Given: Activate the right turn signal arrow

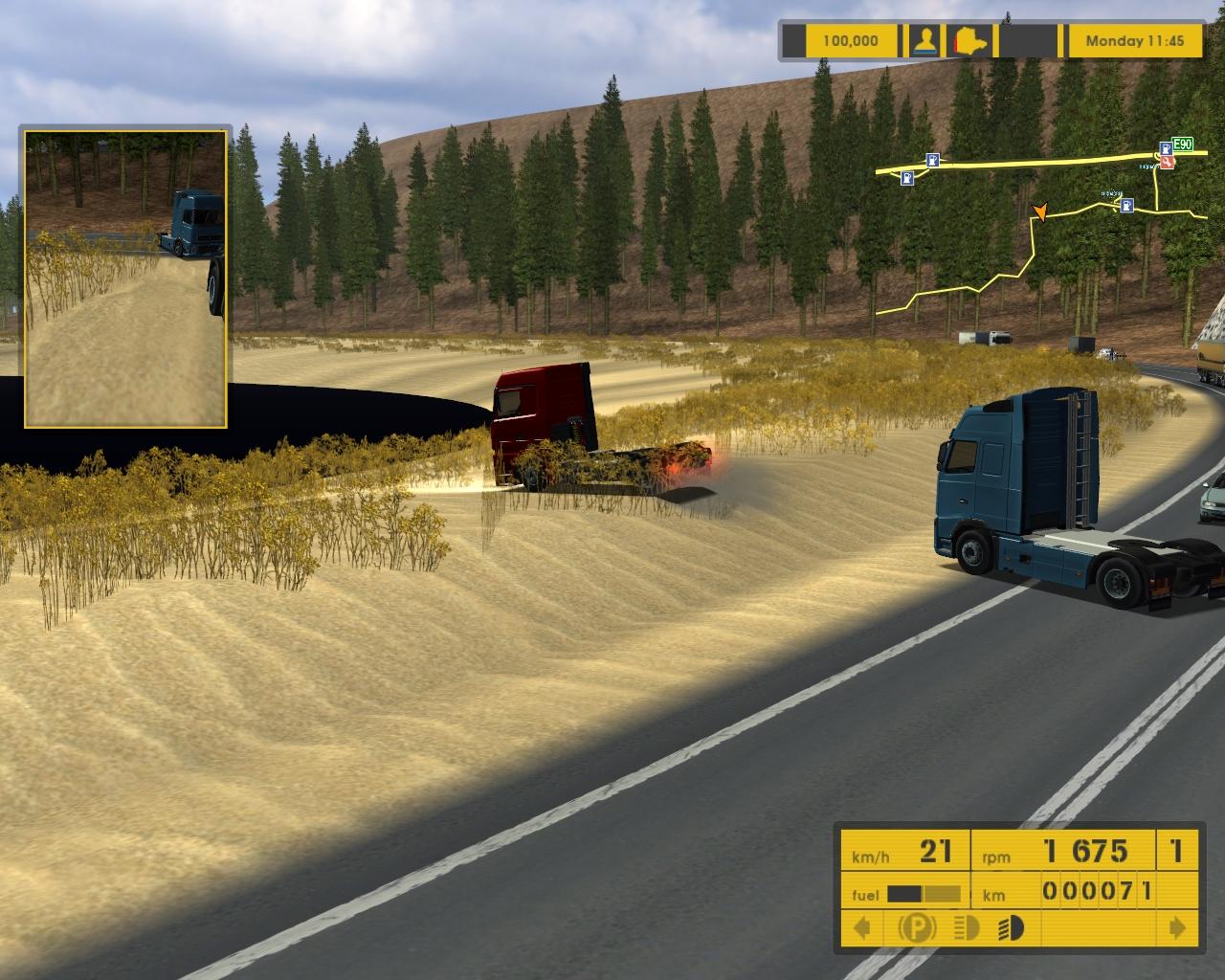Looking at the screenshot, I should (1177, 927).
